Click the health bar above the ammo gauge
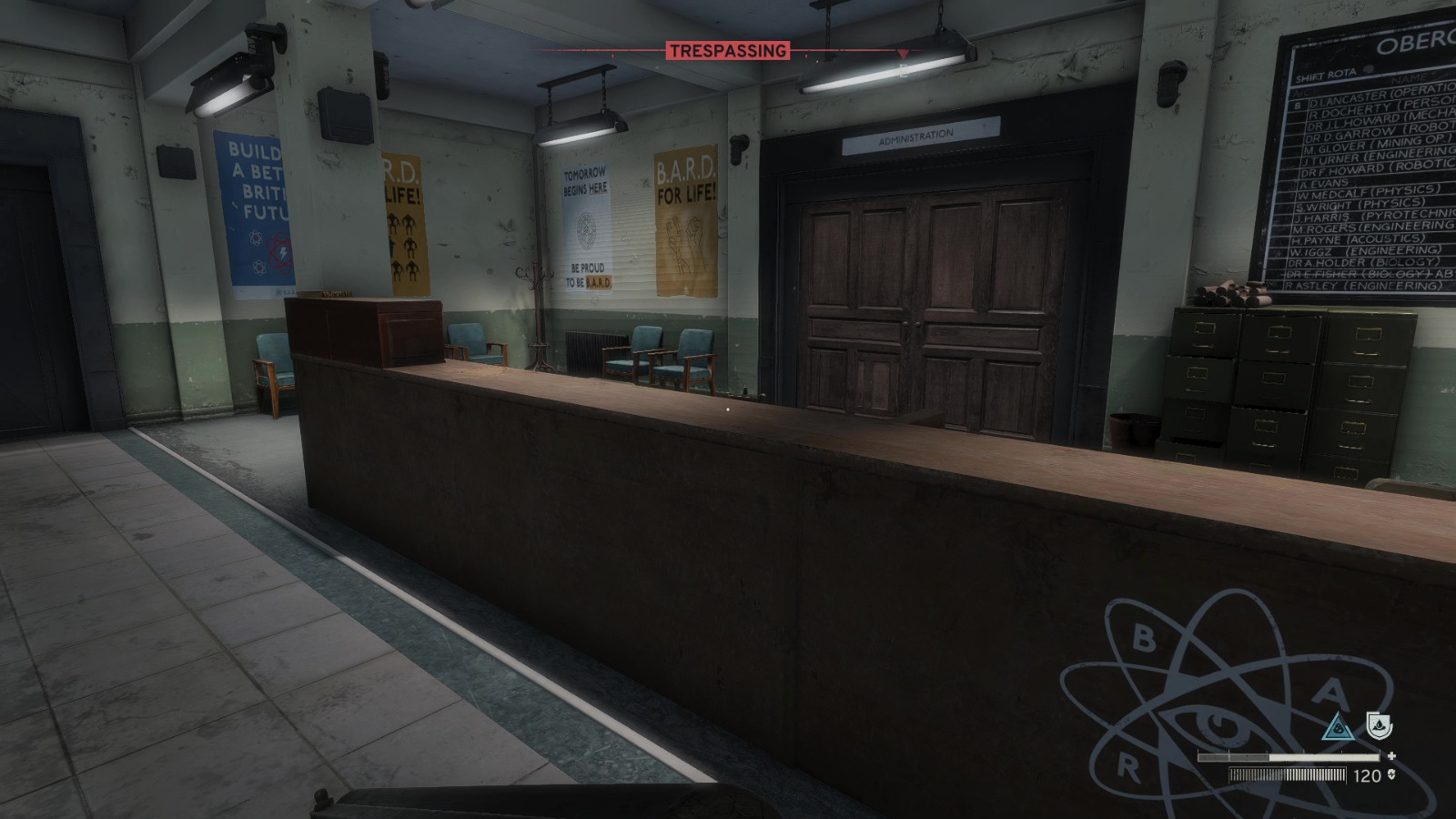This screenshot has width=1456, height=819. click(x=1289, y=756)
